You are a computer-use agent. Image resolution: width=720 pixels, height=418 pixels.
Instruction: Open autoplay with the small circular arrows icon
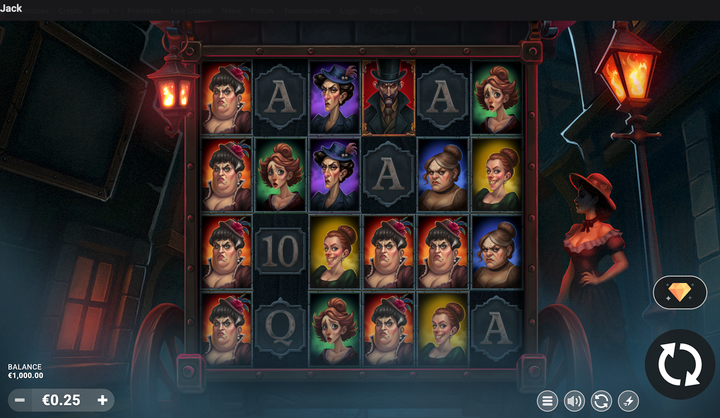click(x=601, y=401)
